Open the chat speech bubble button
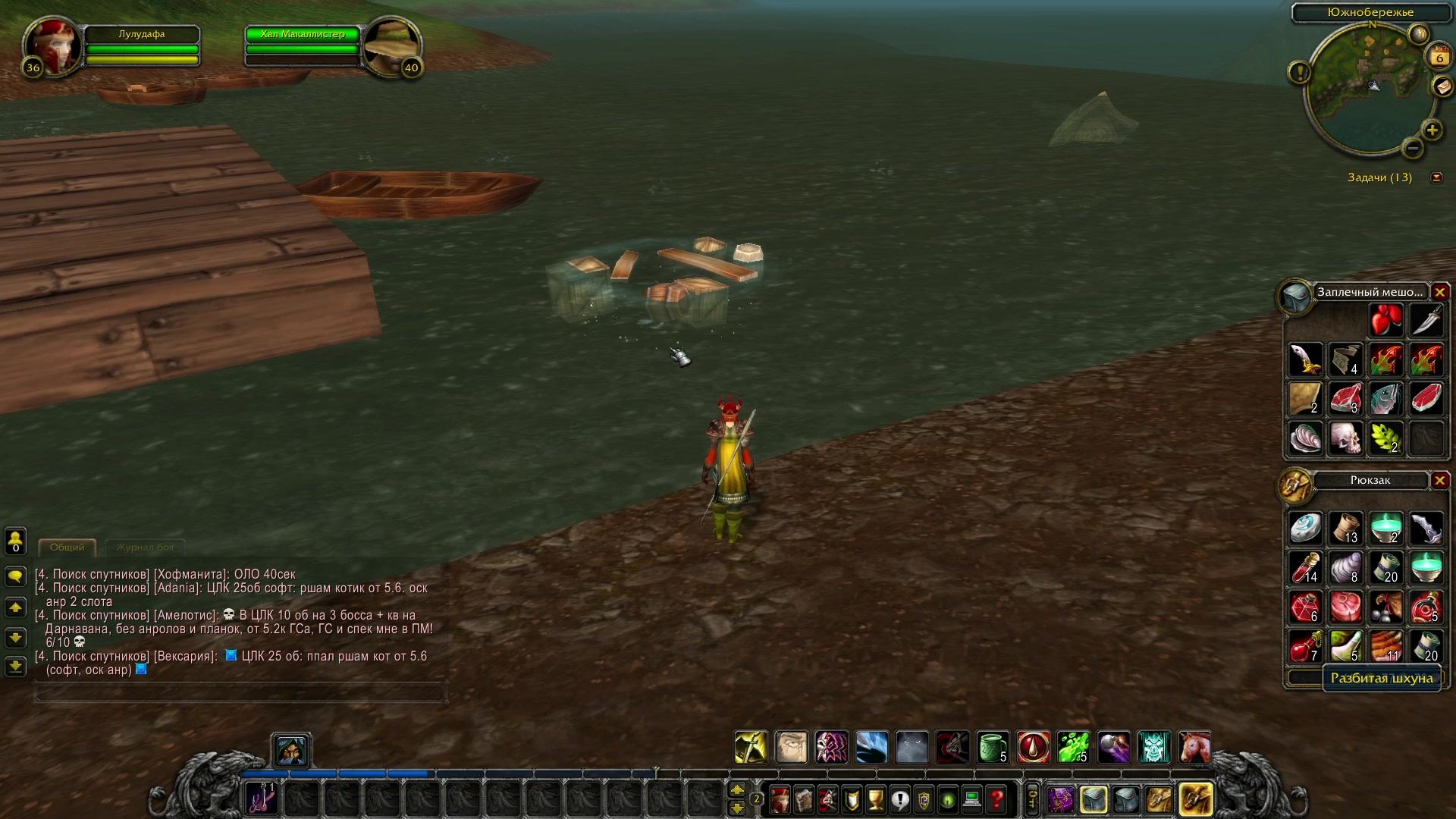The width and height of the screenshot is (1456, 819). [x=15, y=577]
